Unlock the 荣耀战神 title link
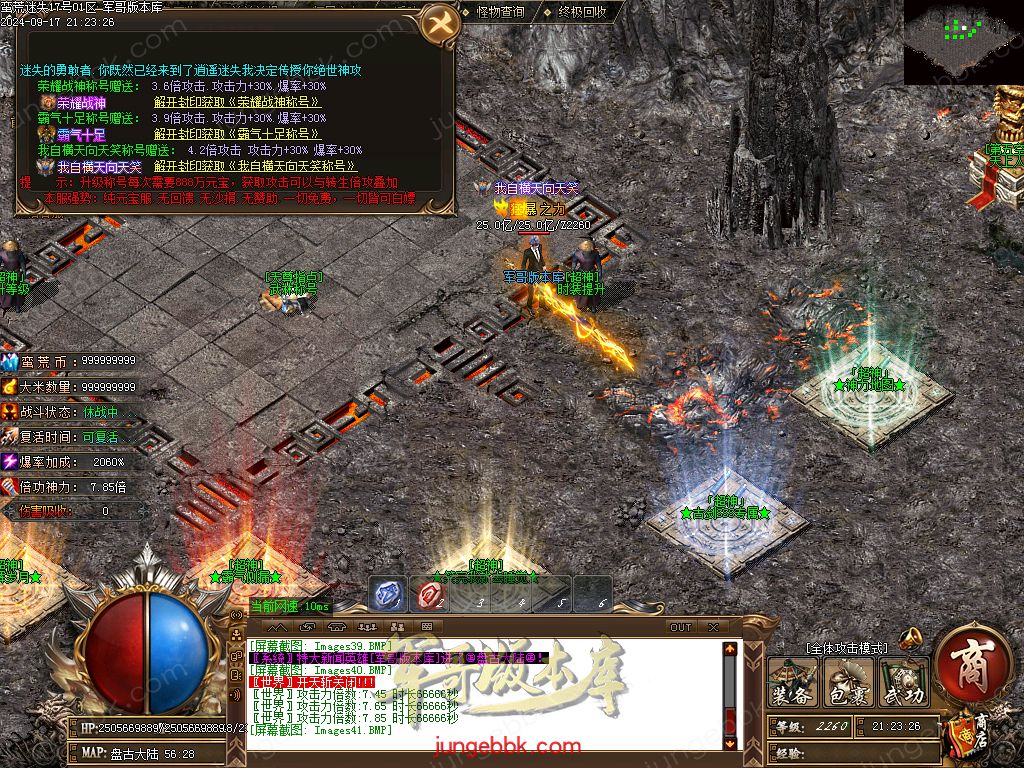This screenshot has height=768, width=1024. click(x=237, y=102)
